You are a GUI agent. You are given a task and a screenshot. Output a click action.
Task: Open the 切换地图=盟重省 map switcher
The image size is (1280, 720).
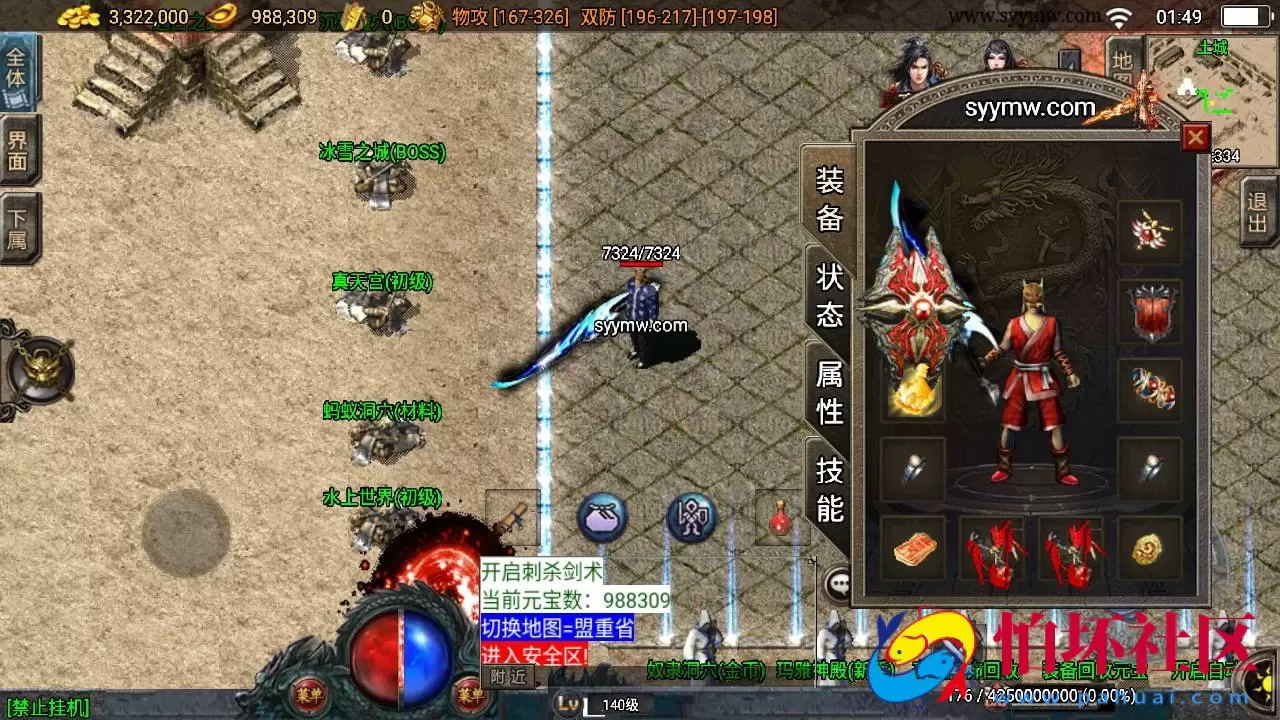556,627
